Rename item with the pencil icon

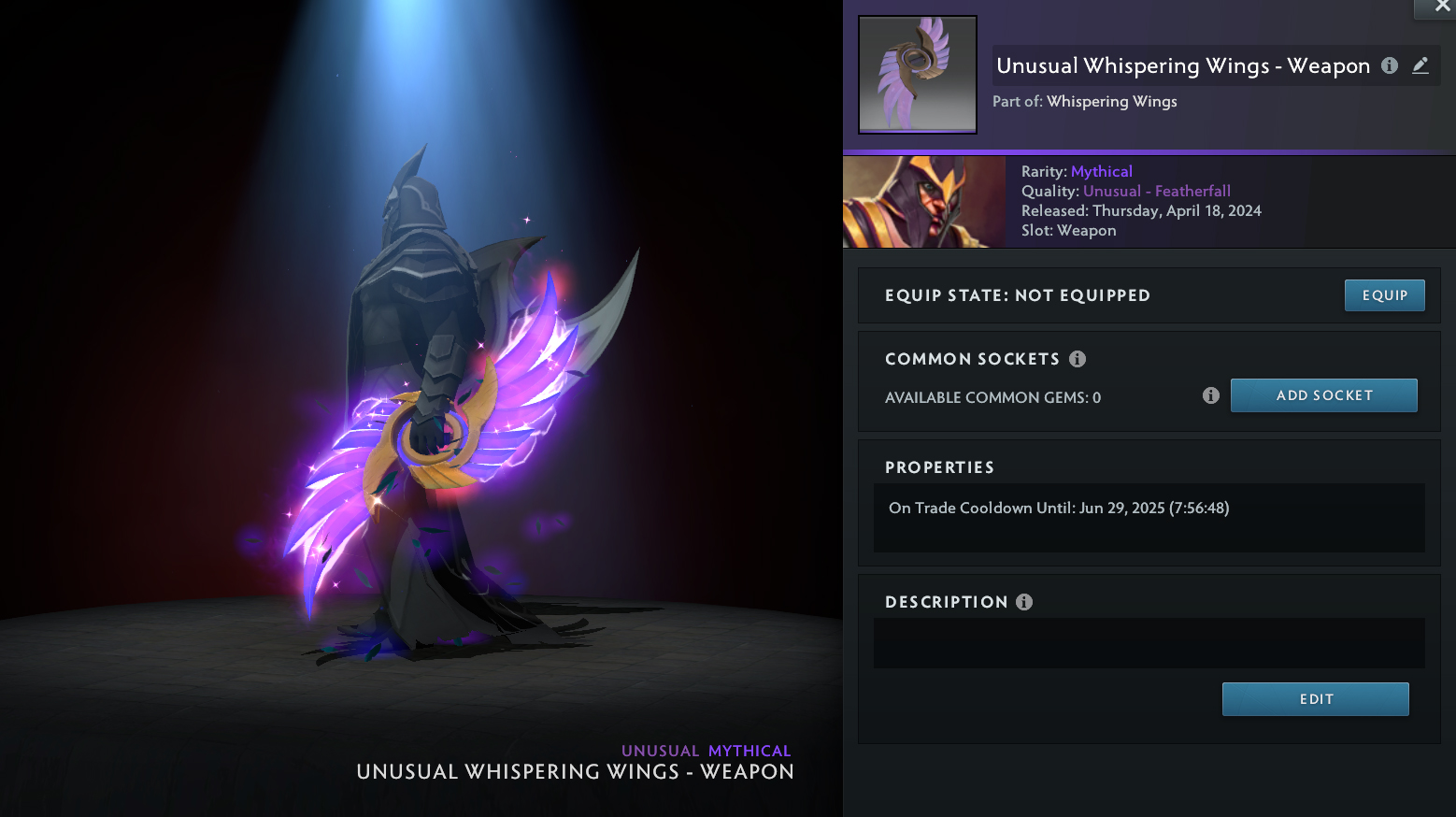pos(1420,65)
